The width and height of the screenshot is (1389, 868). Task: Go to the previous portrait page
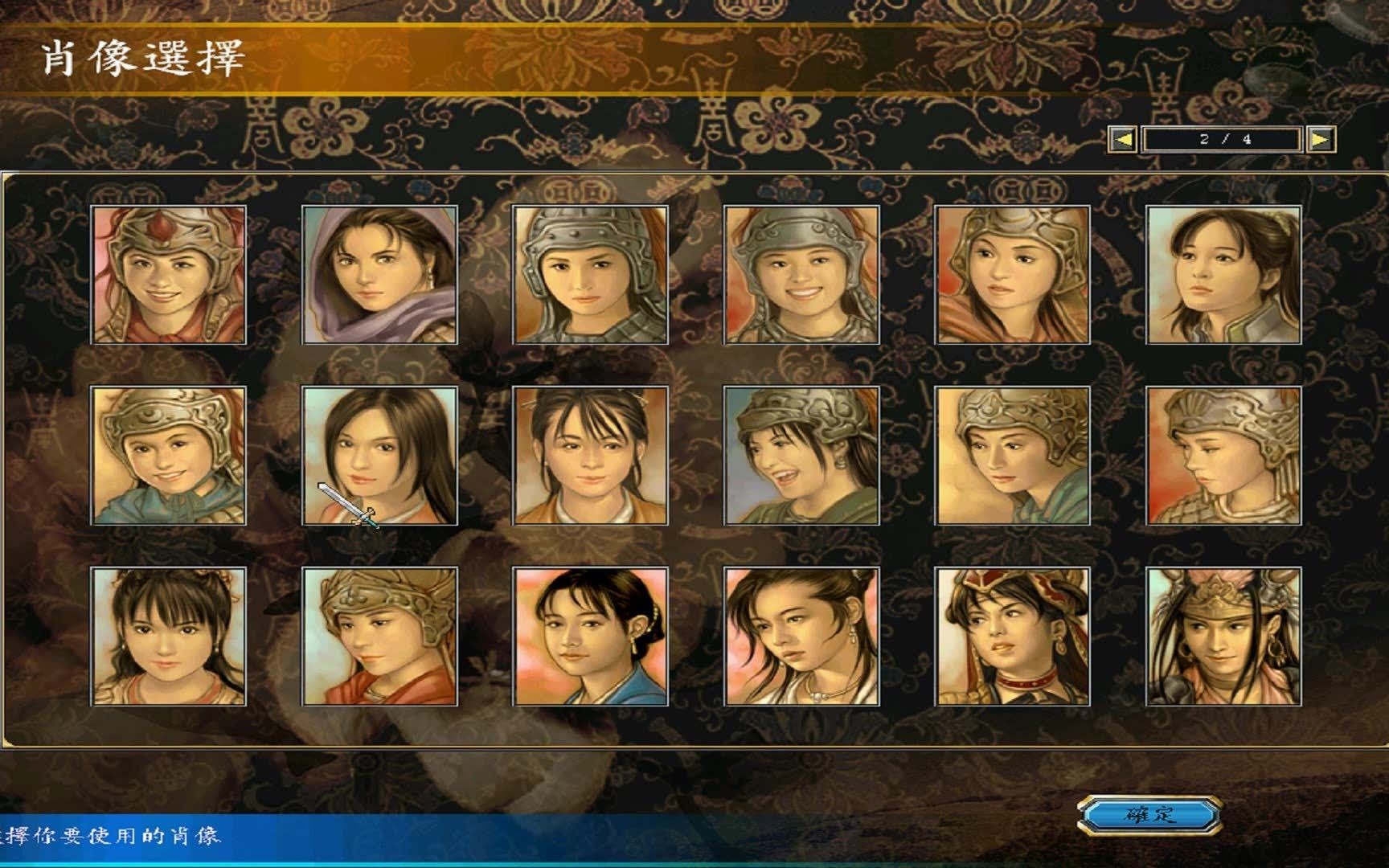[x=1123, y=140]
